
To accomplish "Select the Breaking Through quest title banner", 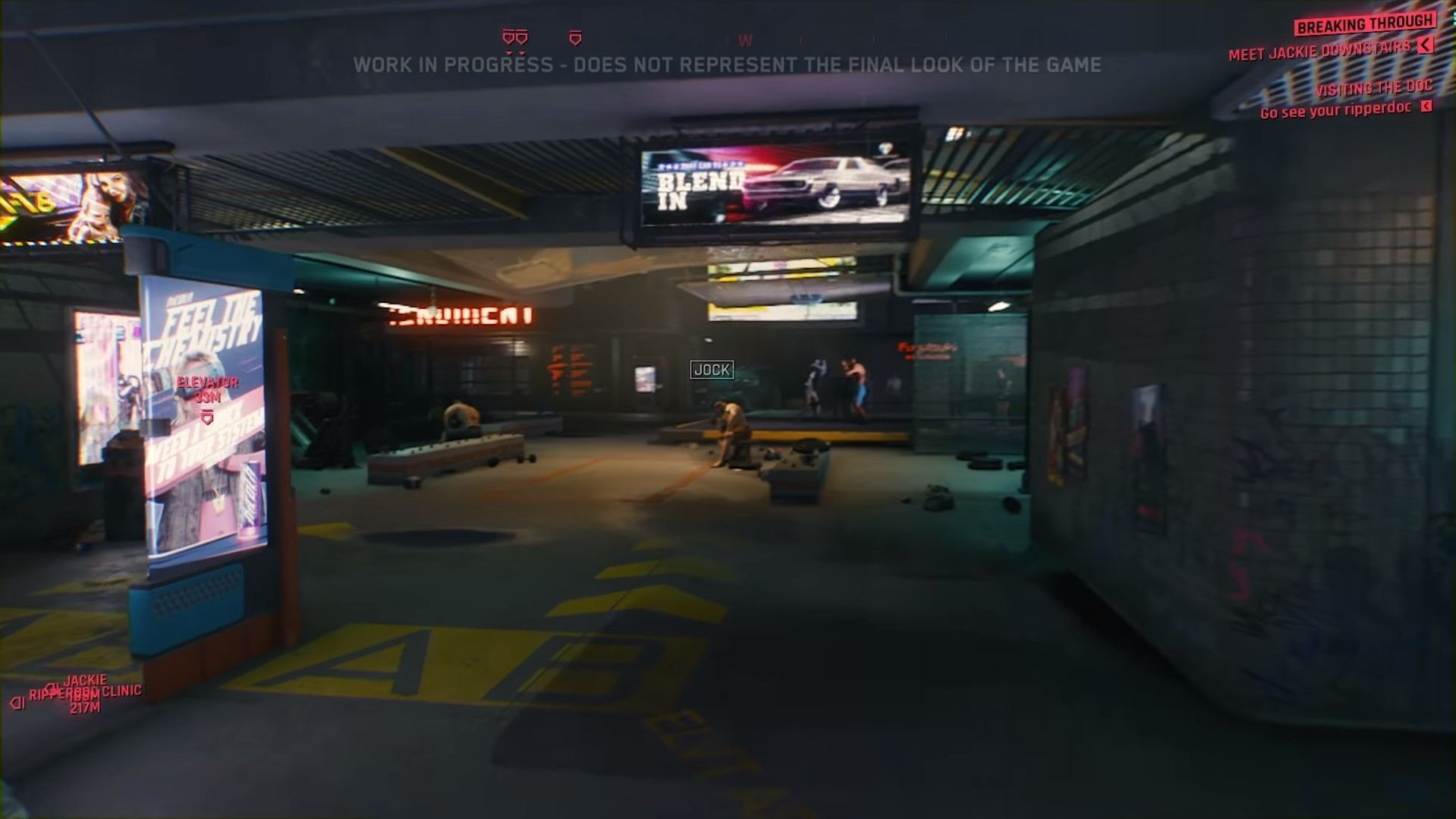I will [x=1364, y=24].
